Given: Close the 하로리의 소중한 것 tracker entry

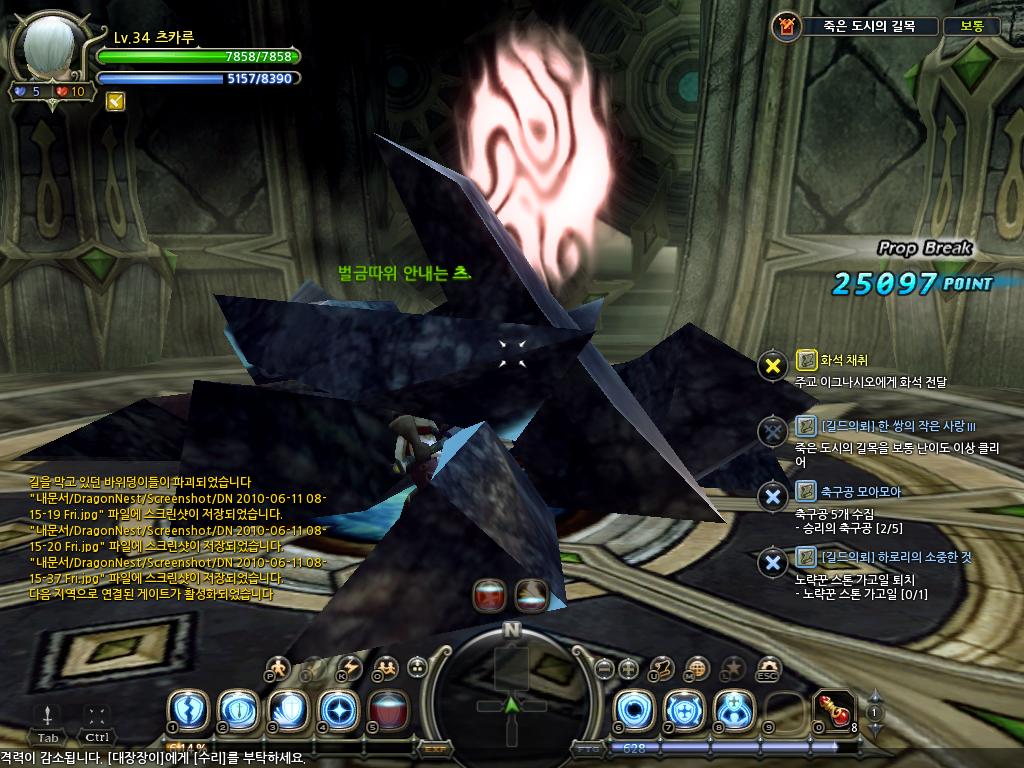Looking at the screenshot, I should point(772,562).
